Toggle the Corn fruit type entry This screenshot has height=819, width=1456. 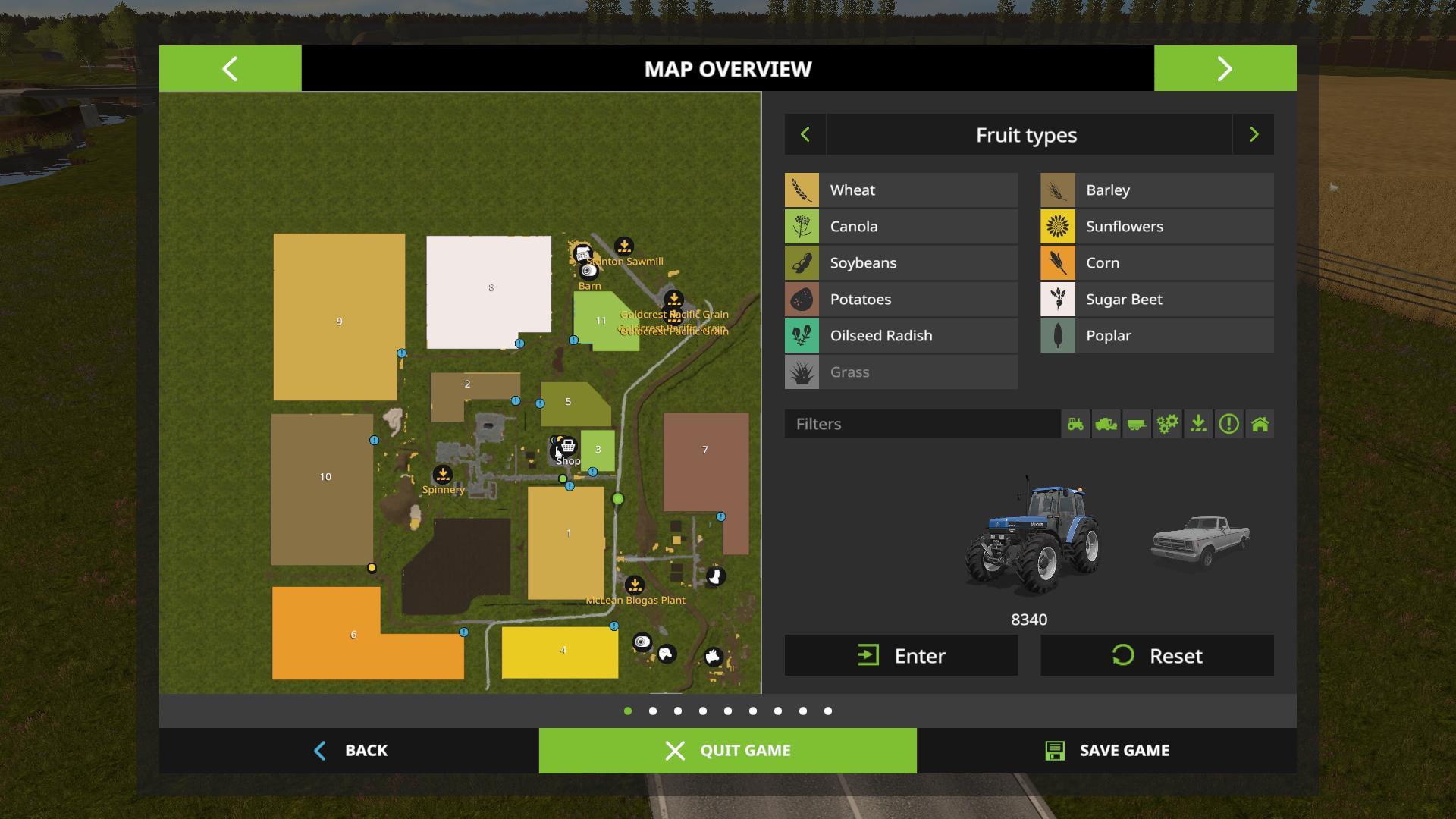1156,263
